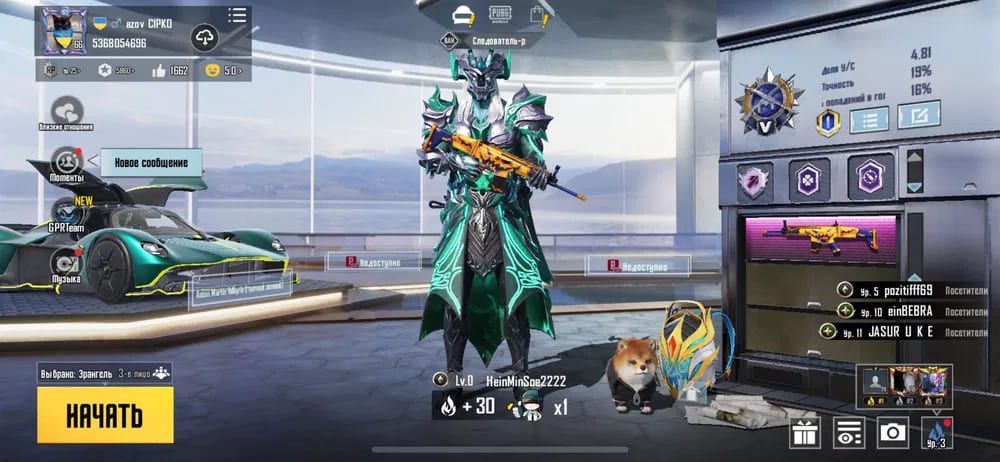
Task: Open the stats list button
Action: pos(868,120)
